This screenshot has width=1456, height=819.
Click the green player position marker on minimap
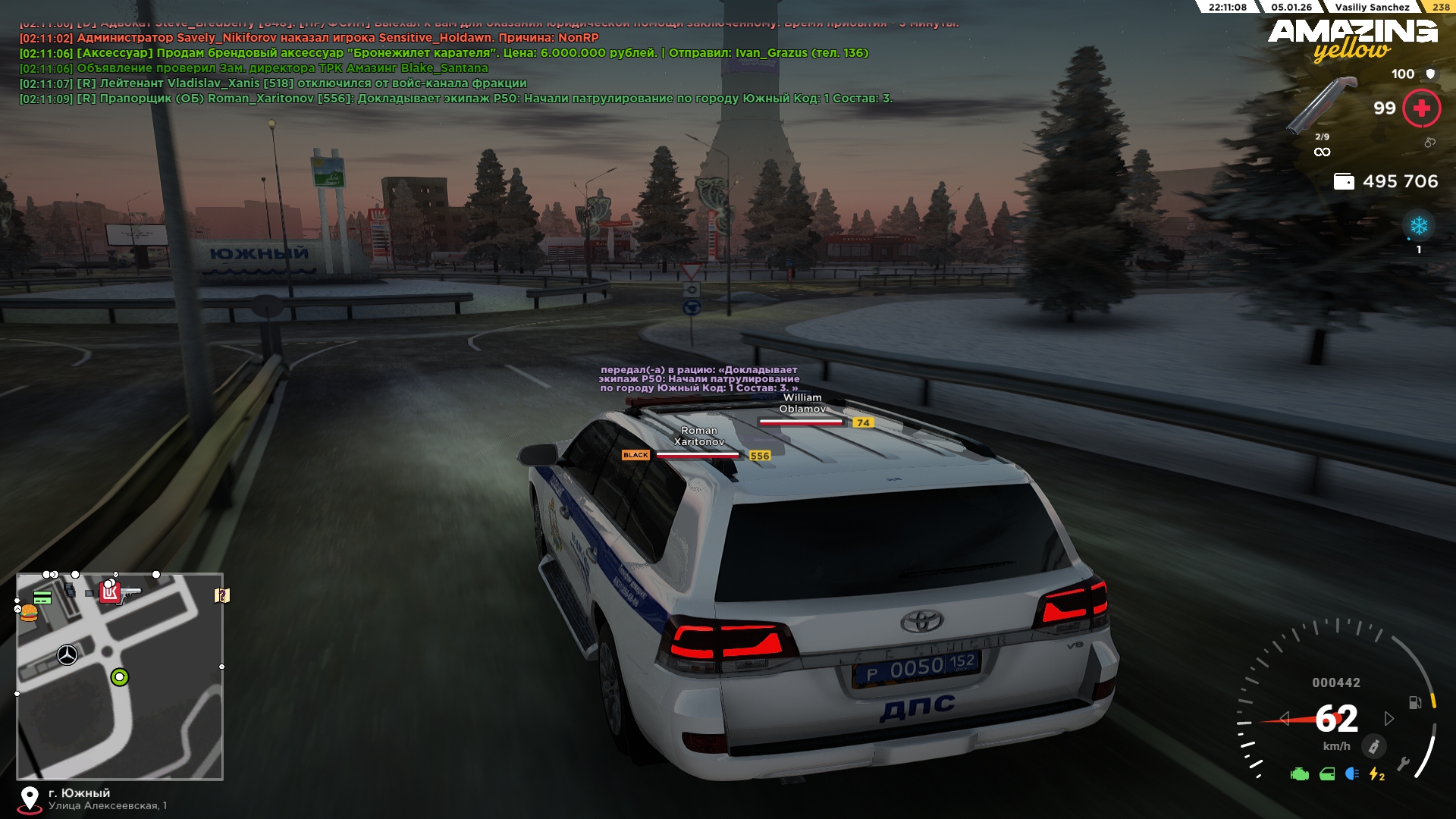click(120, 677)
